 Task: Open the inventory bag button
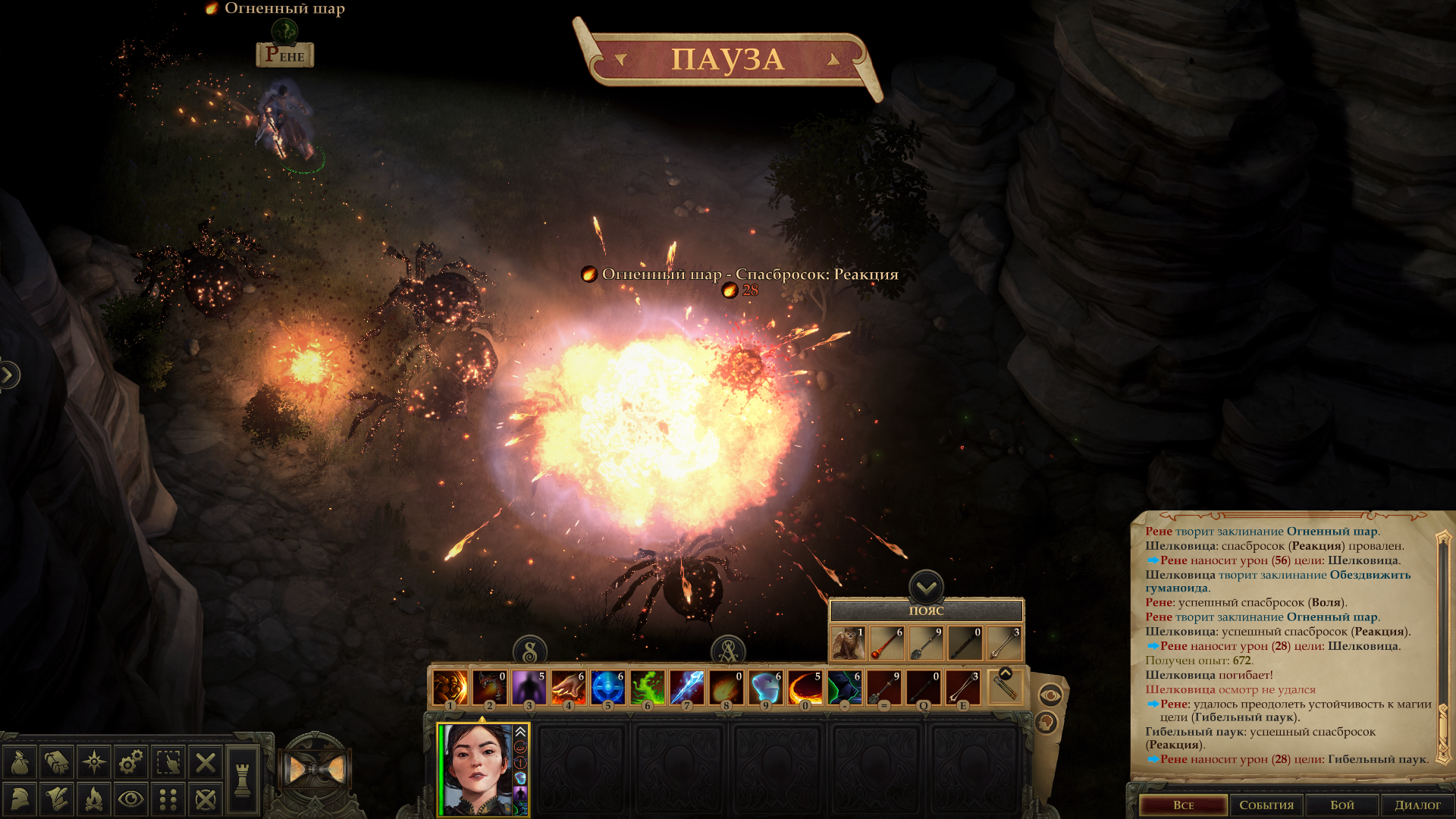point(20,762)
